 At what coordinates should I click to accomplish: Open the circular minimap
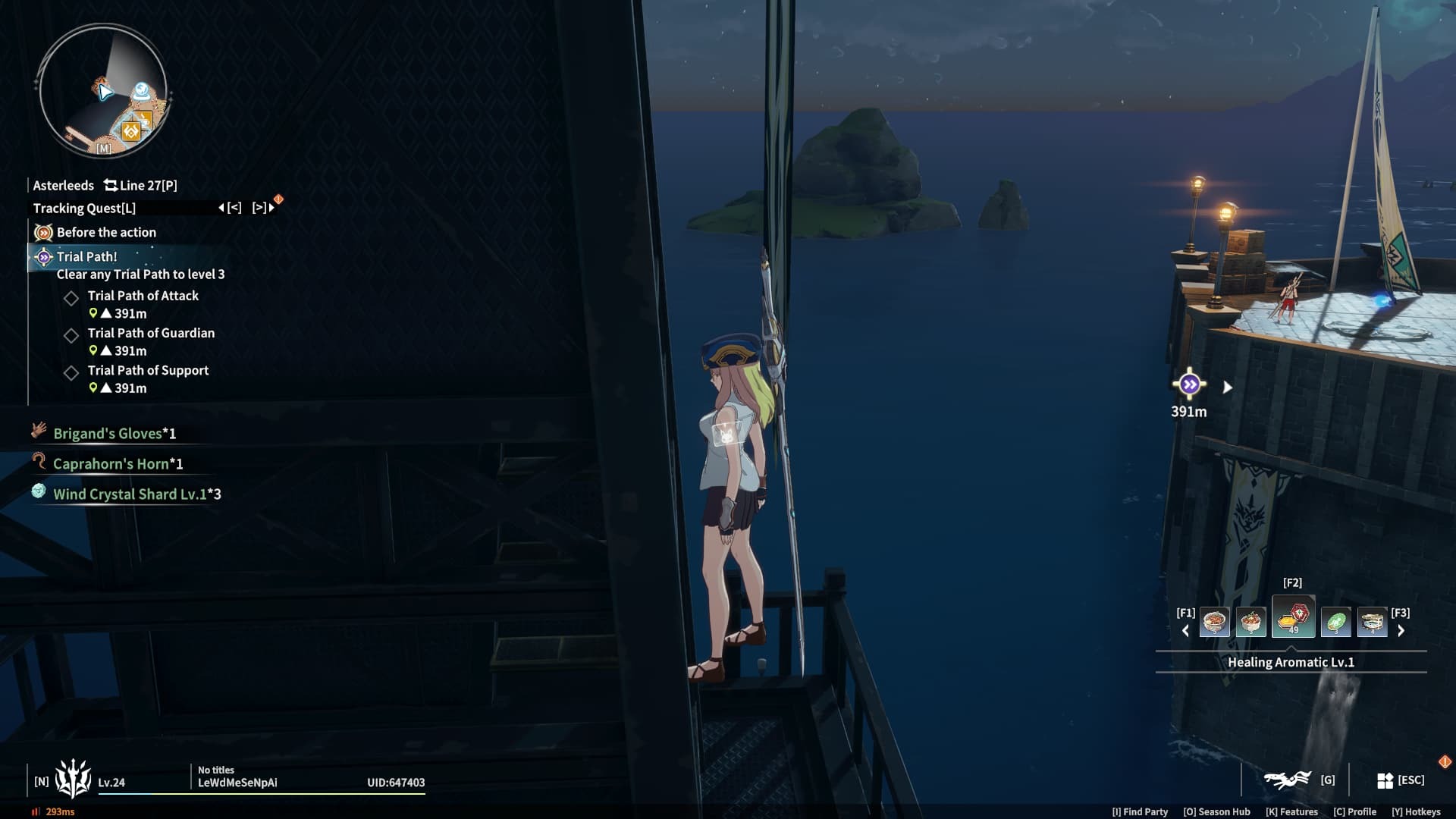(x=102, y=91)
